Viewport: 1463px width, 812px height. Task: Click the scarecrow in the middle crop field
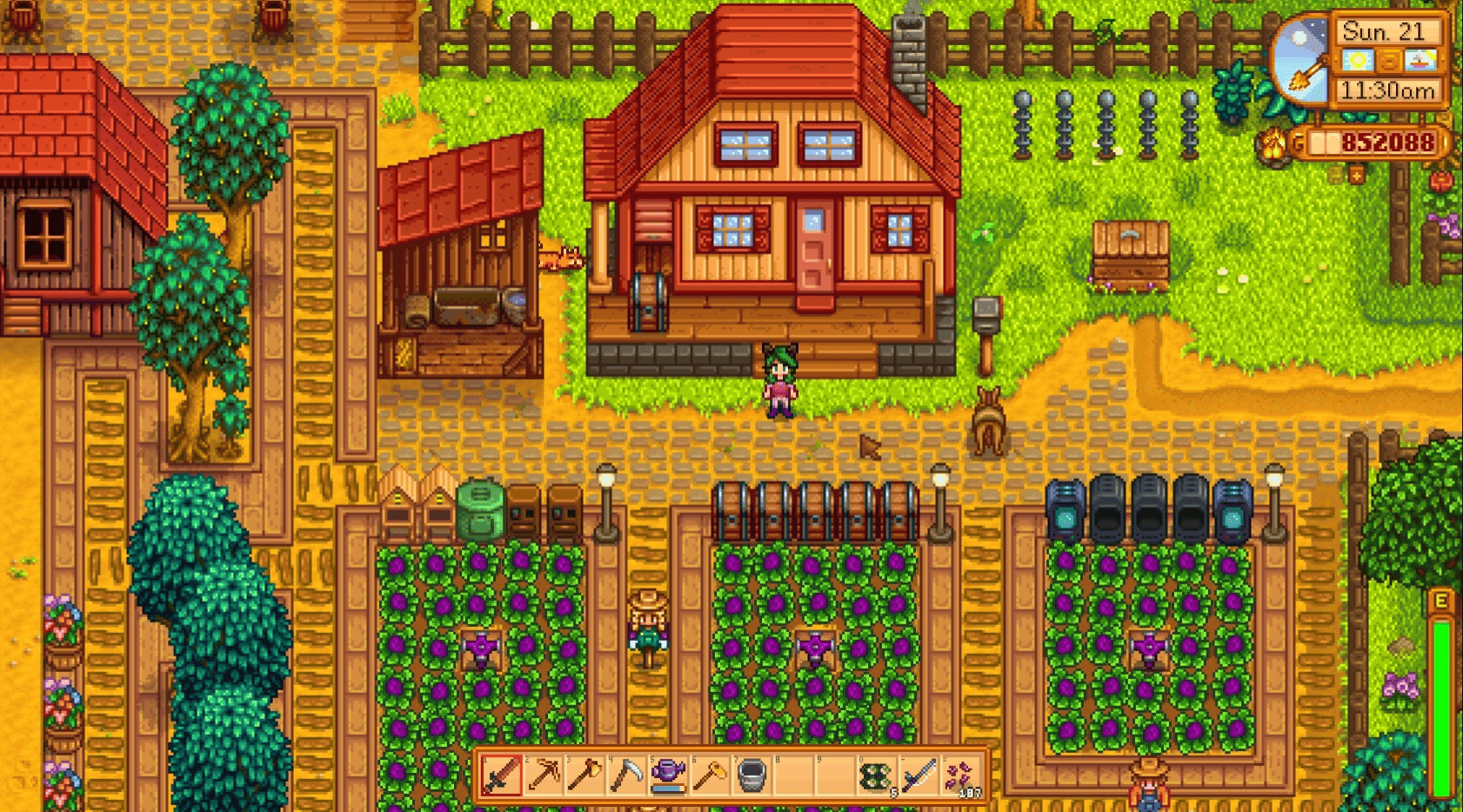pyautogui.click(x=816, y=645)
